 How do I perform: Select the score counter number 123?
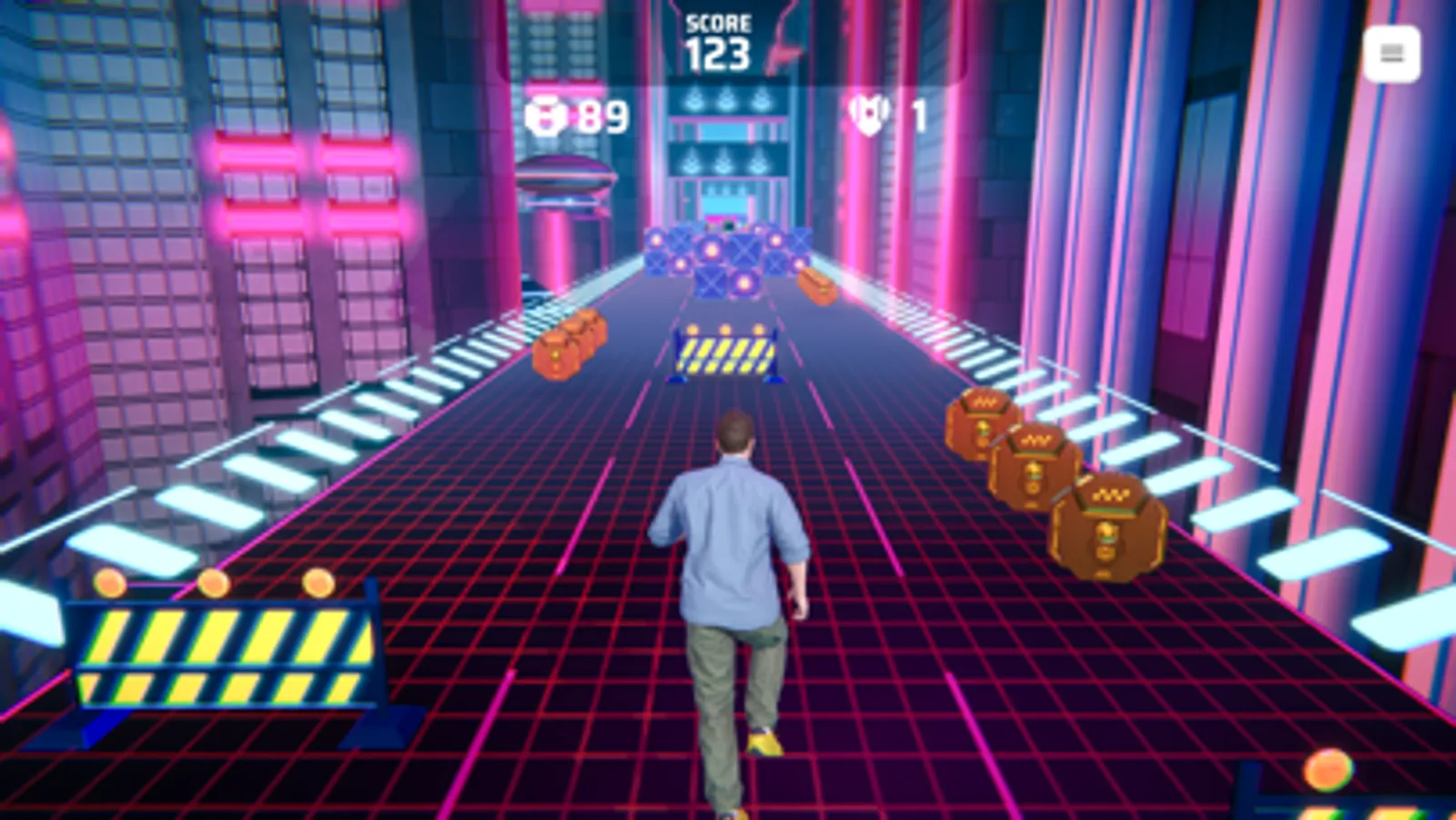[x=719, y=55]
